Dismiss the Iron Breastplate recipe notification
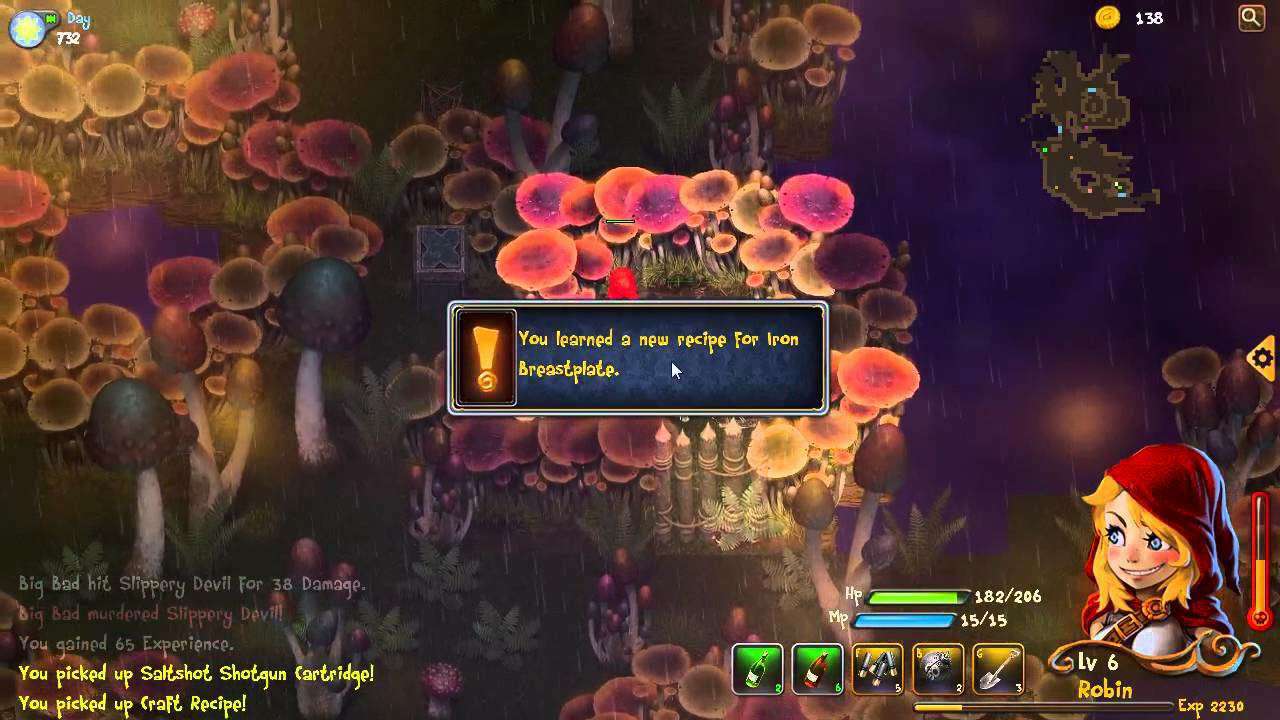1280x720 pixels. 638,357
